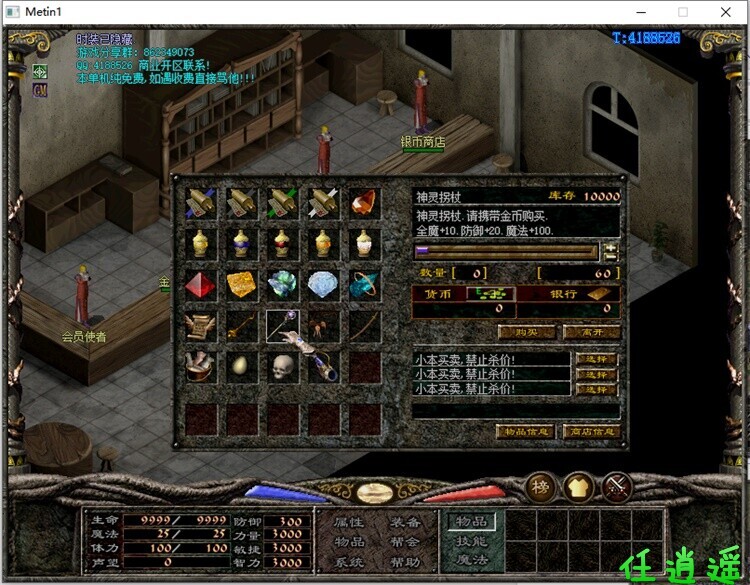The width and height of the screenshot is (750, 585).
Task: Select the gold ore block item
Action: [x=242, y=285]
